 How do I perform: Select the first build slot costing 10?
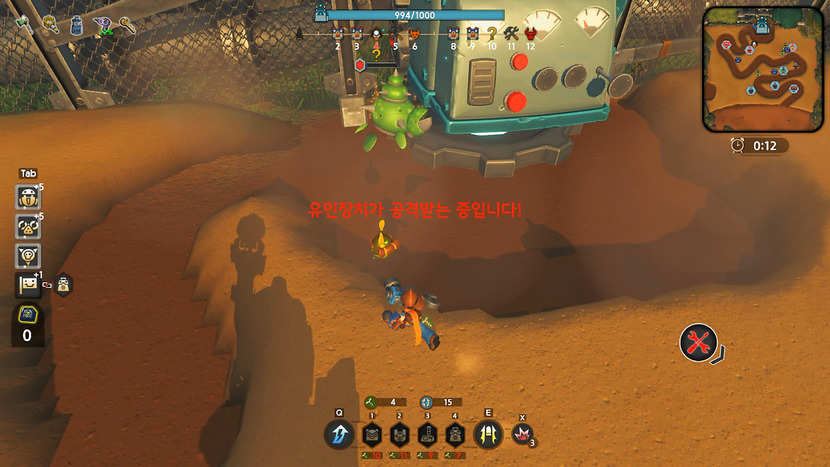pyautogui.click(x=372, y=434)
